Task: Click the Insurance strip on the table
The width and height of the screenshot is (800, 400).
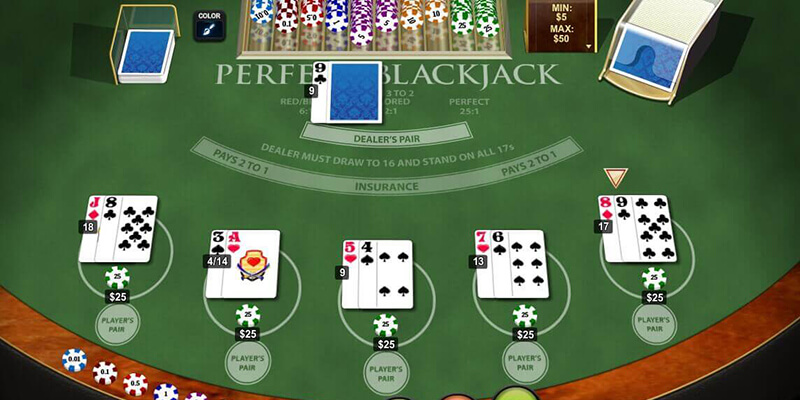Action: coord(385,186)
